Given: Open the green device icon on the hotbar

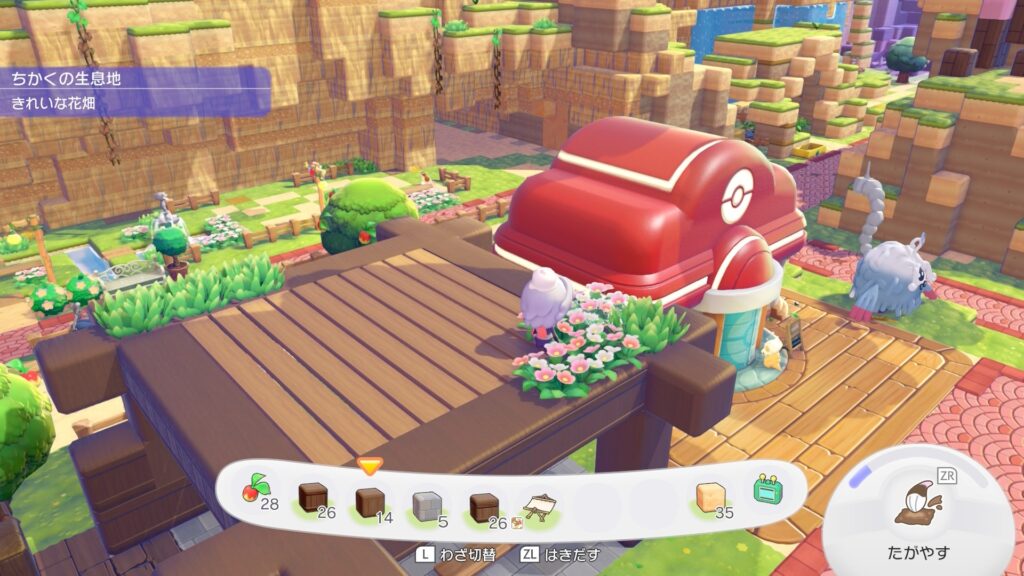Looking at the screenshot, I should coord(768,492).
